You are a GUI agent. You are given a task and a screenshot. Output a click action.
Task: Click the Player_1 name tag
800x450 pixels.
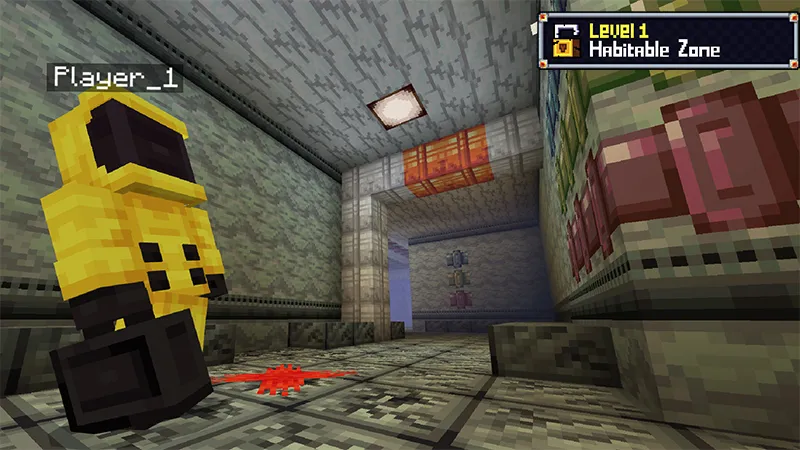coord(115,78)
